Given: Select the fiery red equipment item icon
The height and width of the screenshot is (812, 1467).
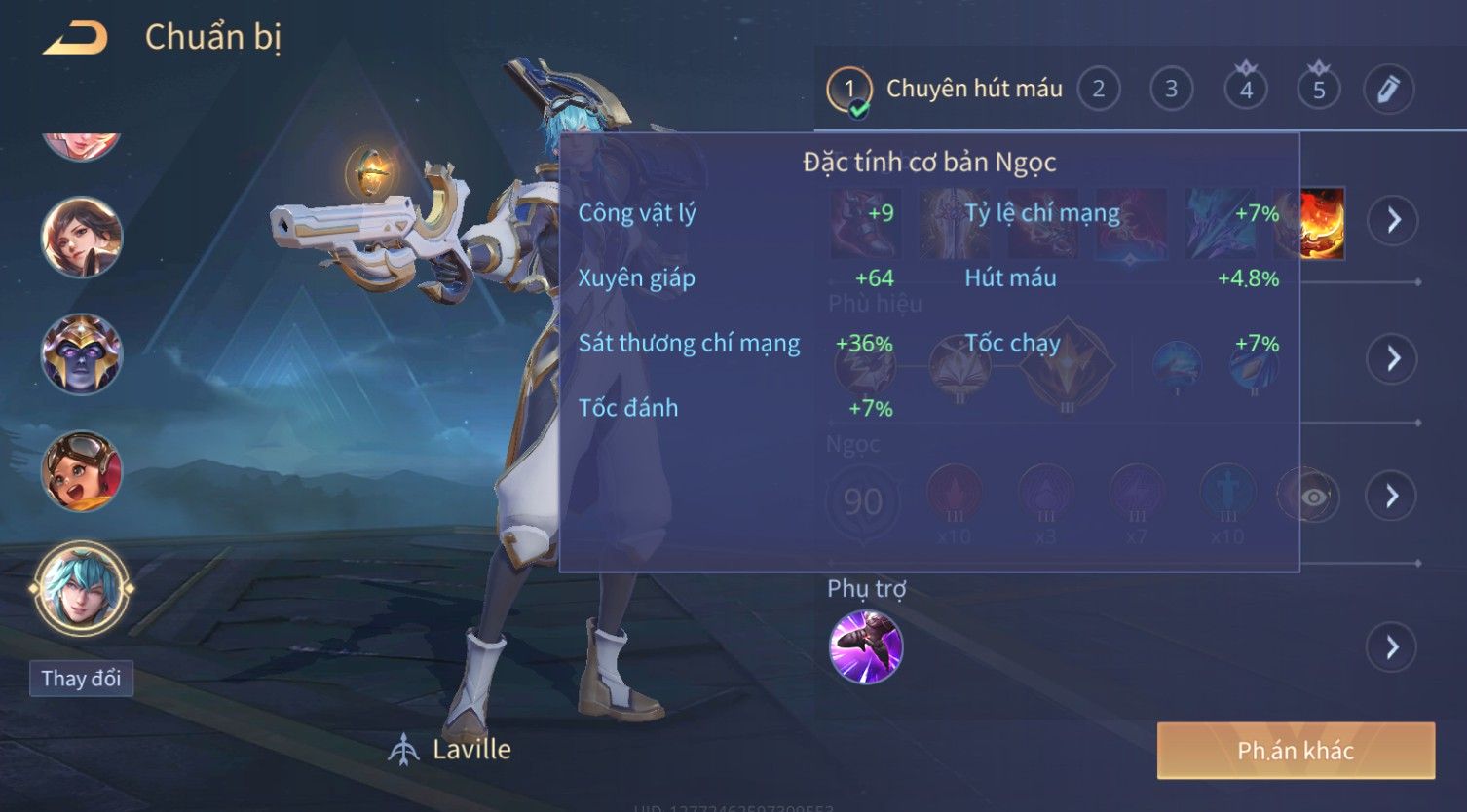Looking at the screenshot, I should point(1323,223).
